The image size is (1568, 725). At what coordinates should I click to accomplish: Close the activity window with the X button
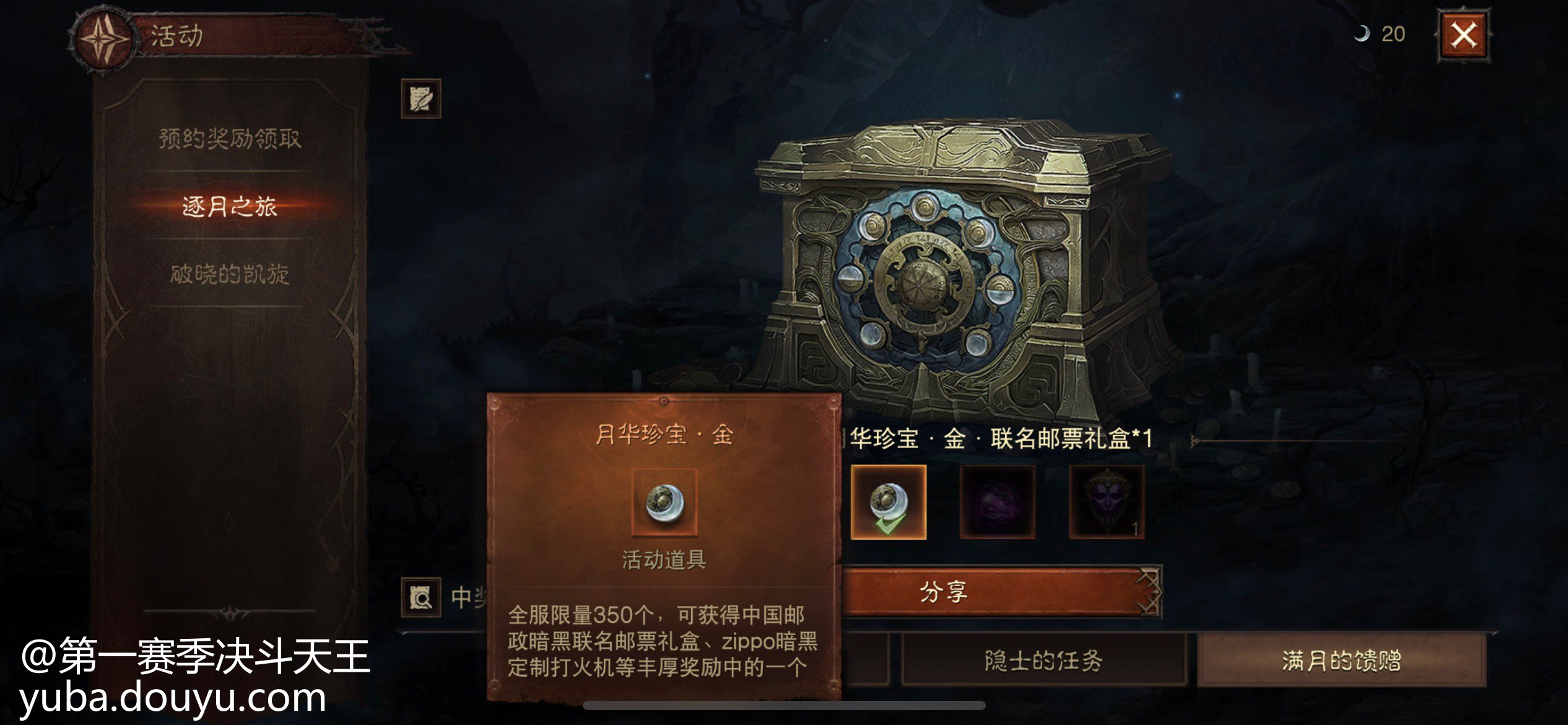pyautogui.click(x=1463, y=35)
